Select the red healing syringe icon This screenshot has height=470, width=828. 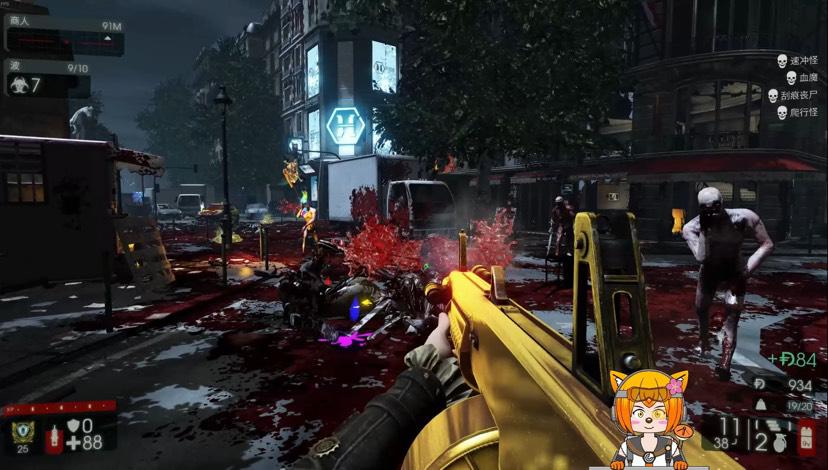[53, 438]
